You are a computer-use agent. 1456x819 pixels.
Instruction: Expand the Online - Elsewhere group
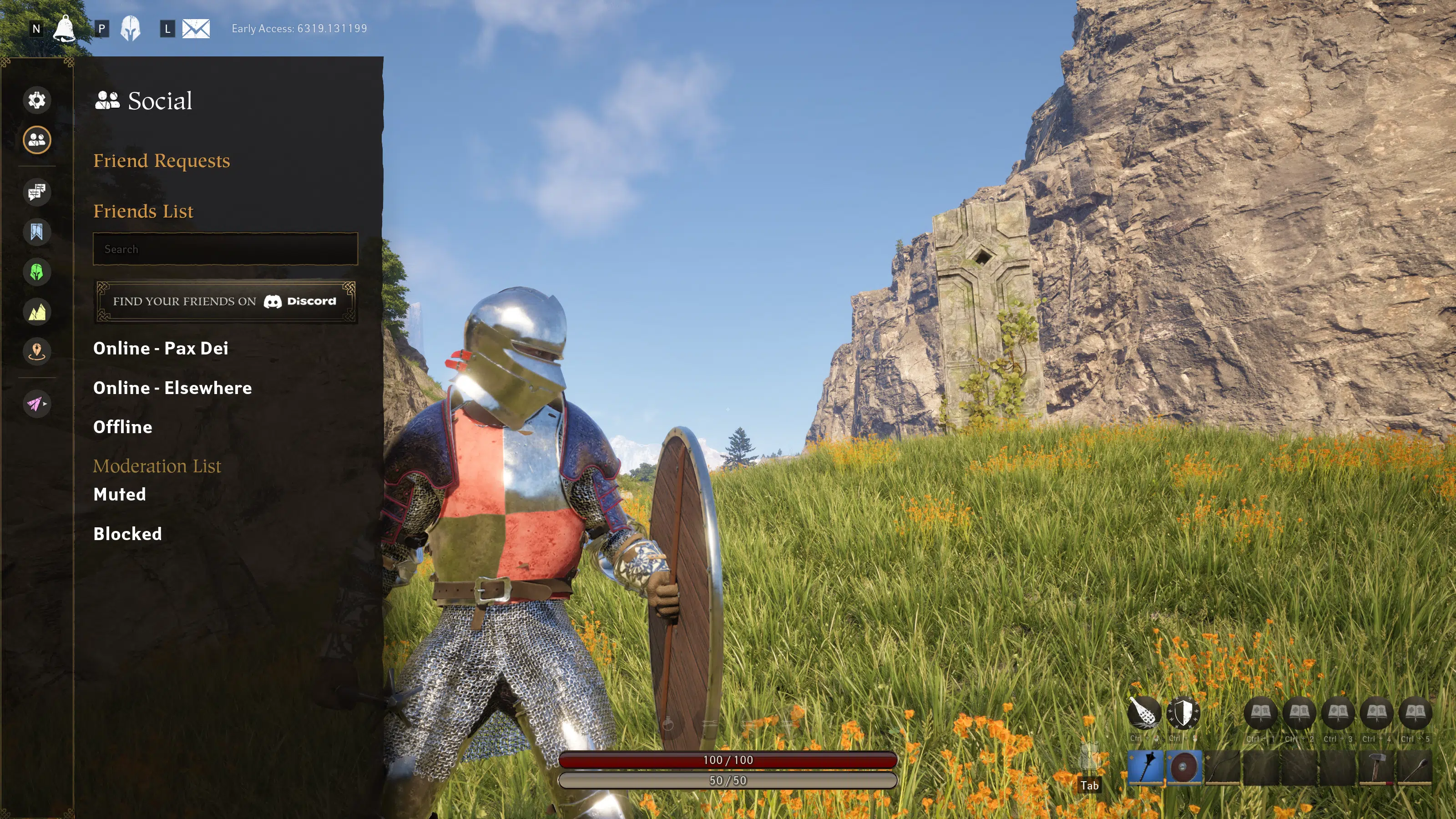[x=172, y=388]
